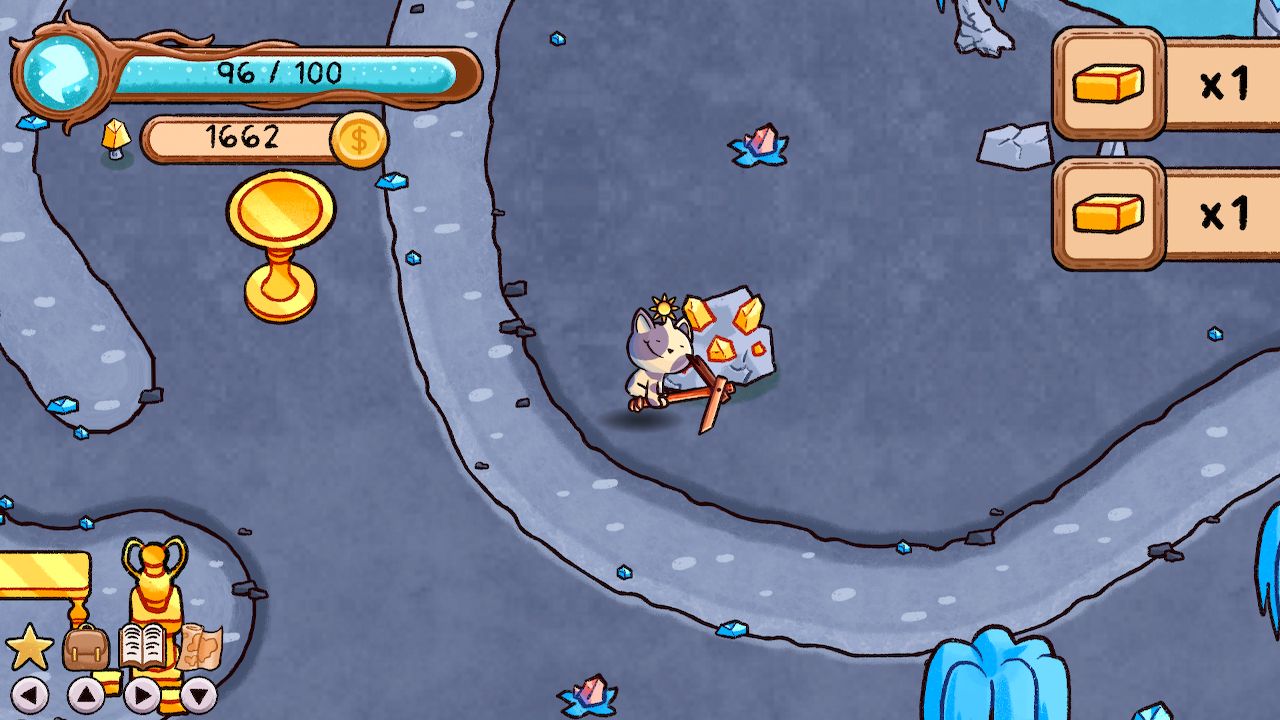
Task: Open the map scroll
Action: point(198,648)
